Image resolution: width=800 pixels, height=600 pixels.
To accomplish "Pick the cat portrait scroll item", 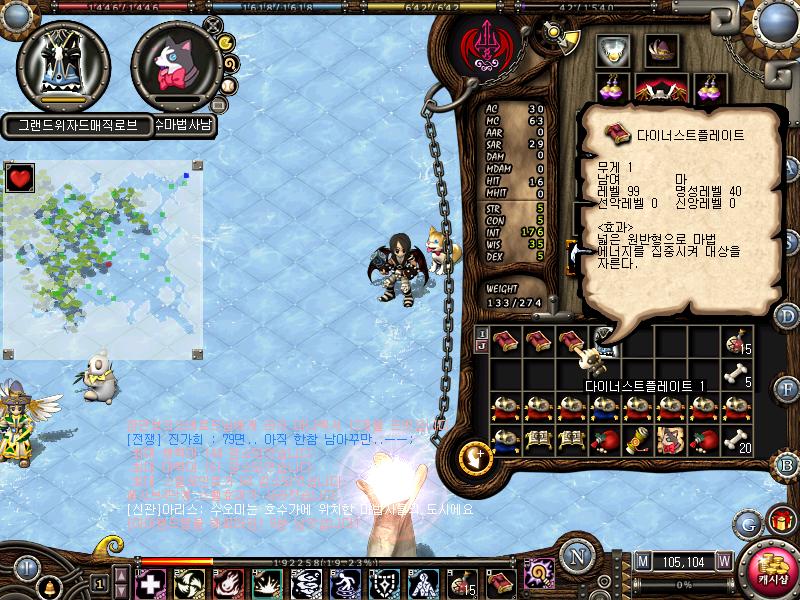I will [669, 438].
